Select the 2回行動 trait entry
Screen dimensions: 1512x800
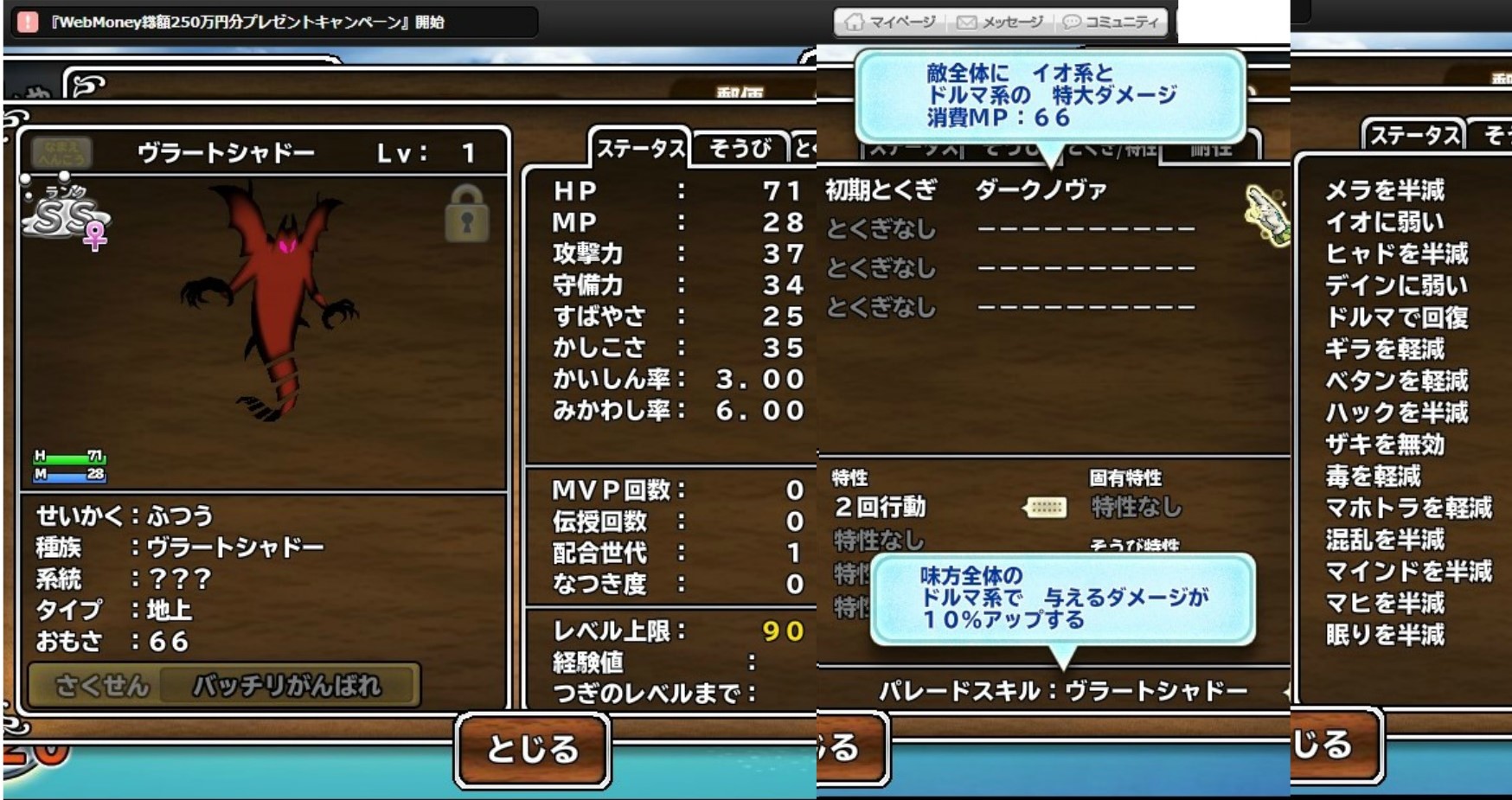[880, 507]
